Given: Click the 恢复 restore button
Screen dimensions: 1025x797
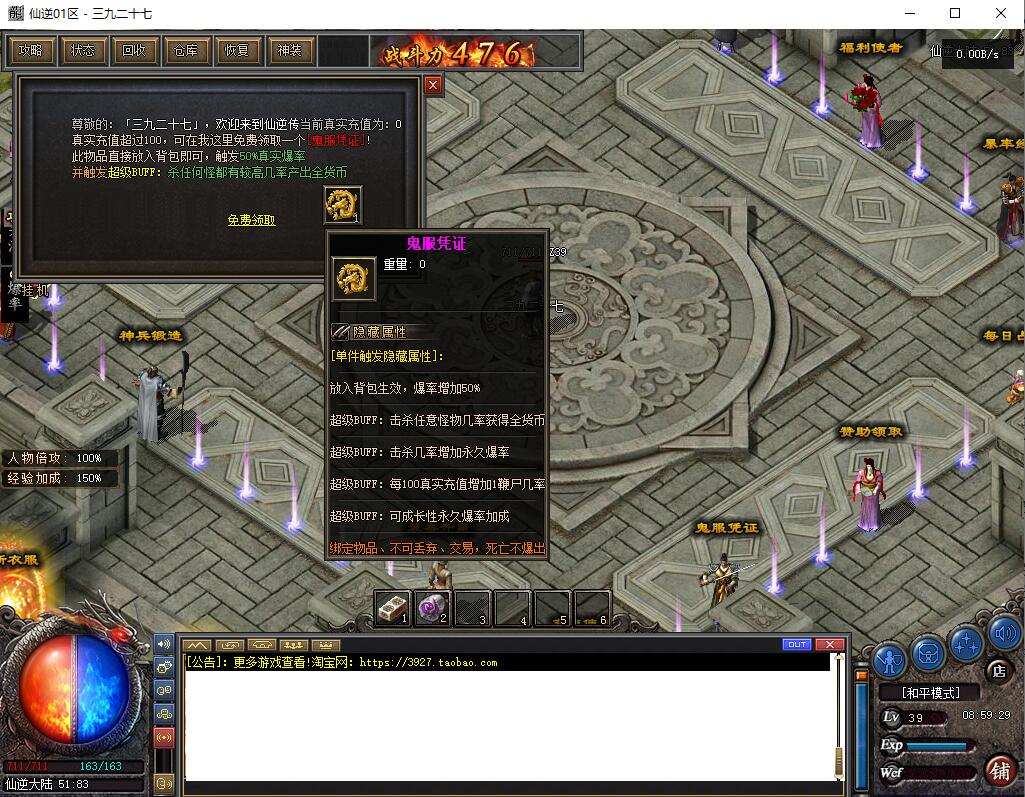Looking at the screenshot, I should [237, 51].
